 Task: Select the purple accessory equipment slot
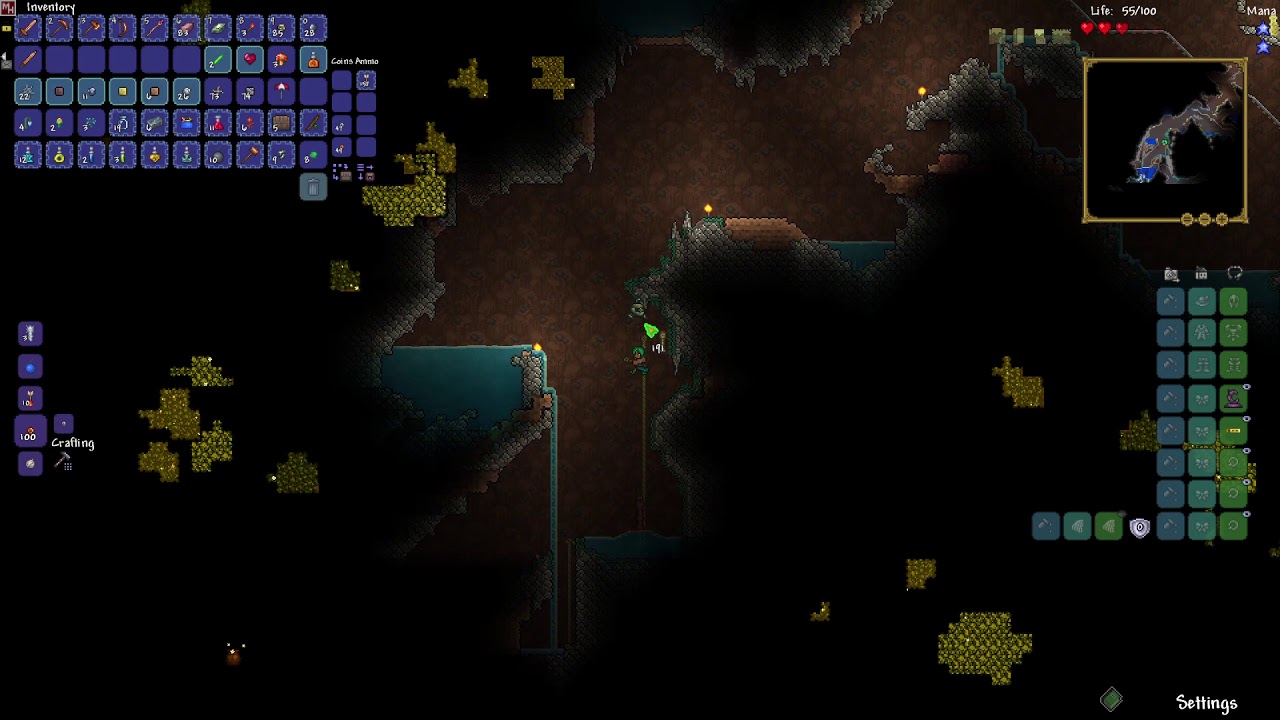pos(1234,398)
